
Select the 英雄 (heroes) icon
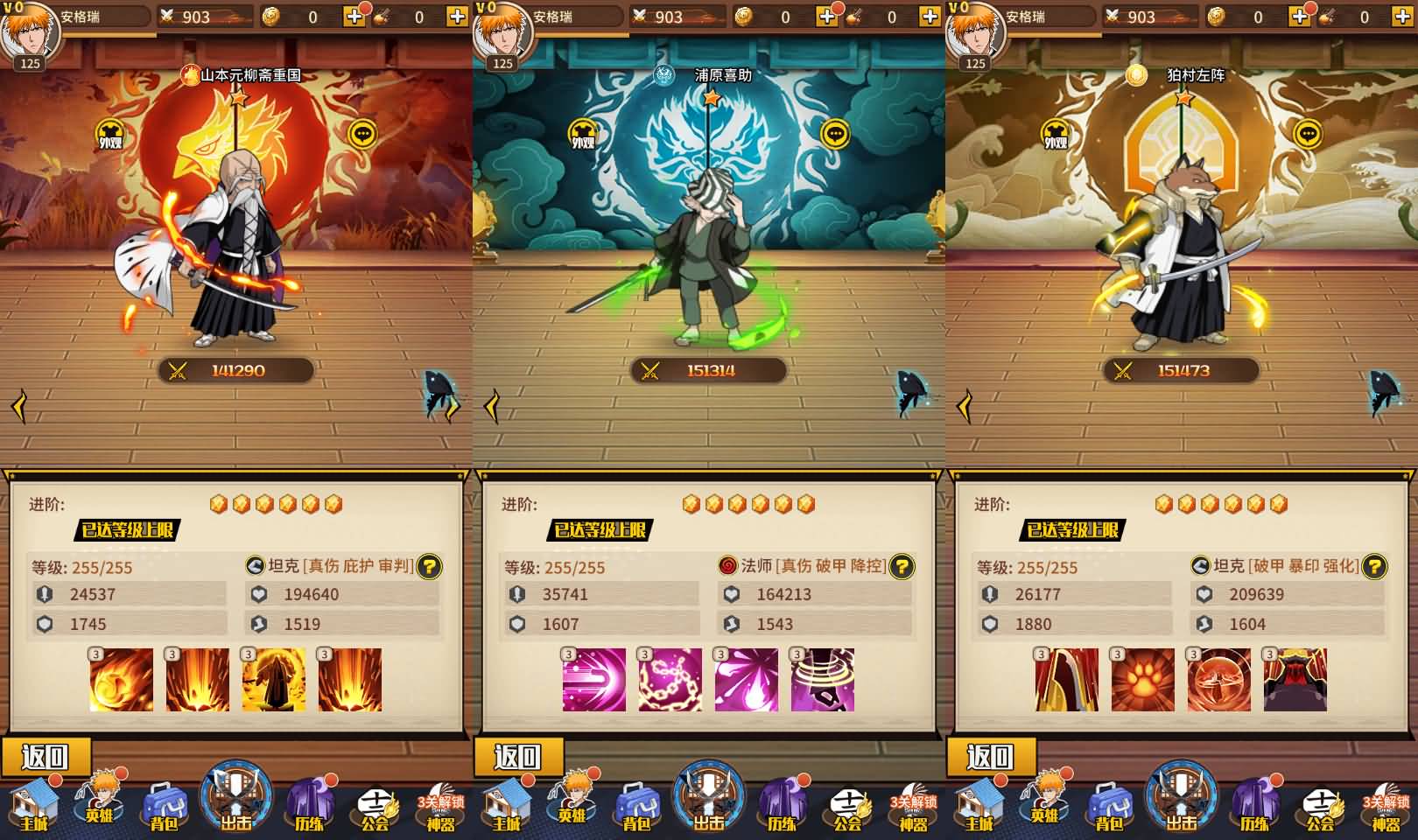(99, 803)
